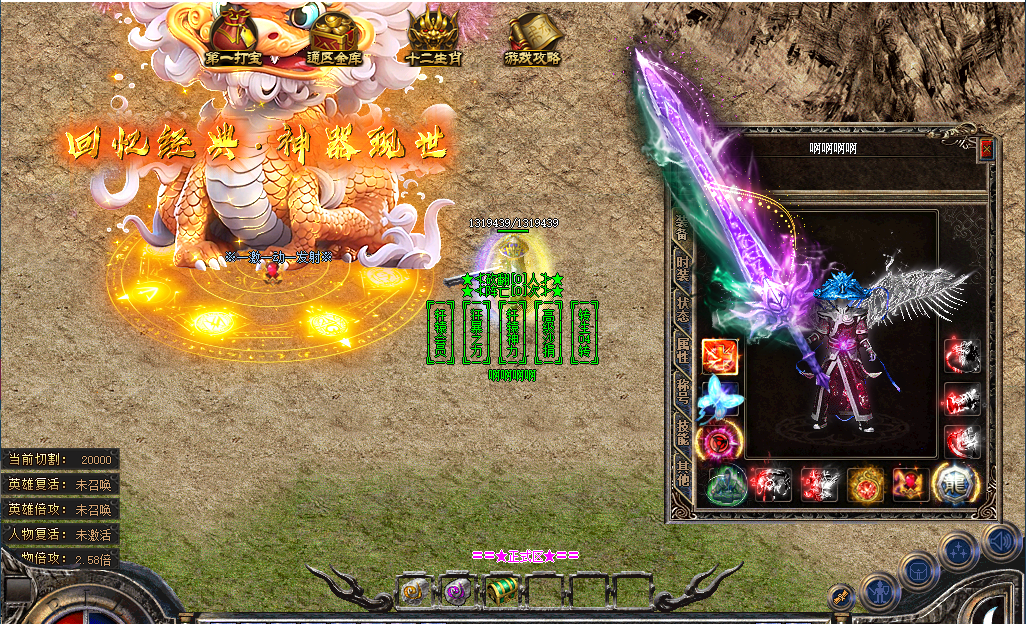The width and height of the screenshot is (1026, 624).
Task: Select the orange flame rune equipment slot
Action: pyautogui.click(x=719, y=356)
